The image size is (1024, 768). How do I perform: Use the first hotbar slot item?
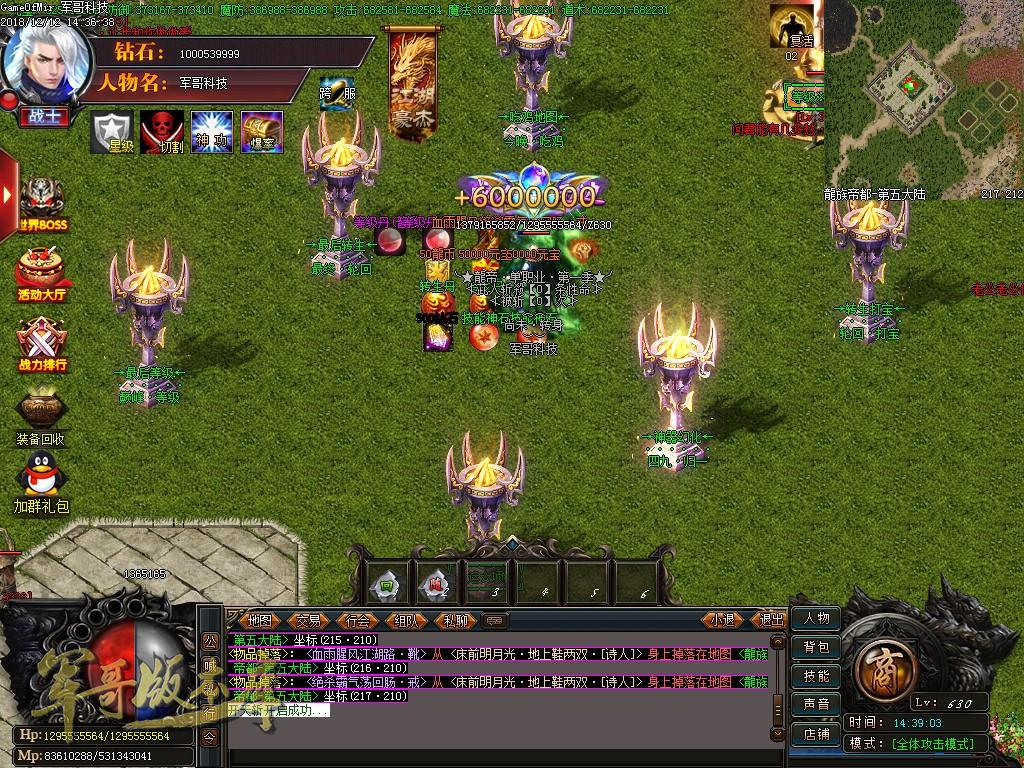385,583
